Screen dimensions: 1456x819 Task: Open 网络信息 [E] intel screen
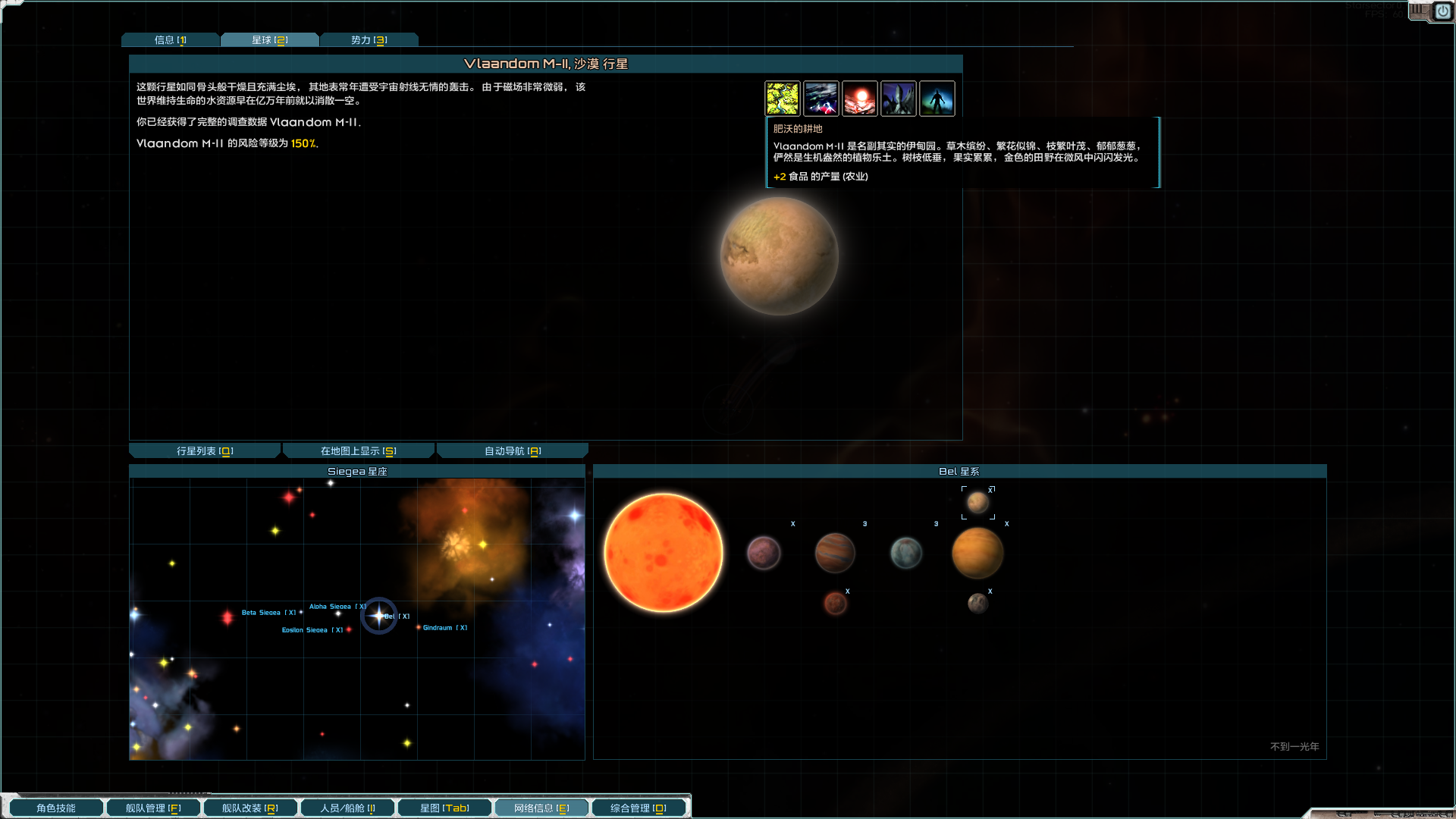coord(541,808)
